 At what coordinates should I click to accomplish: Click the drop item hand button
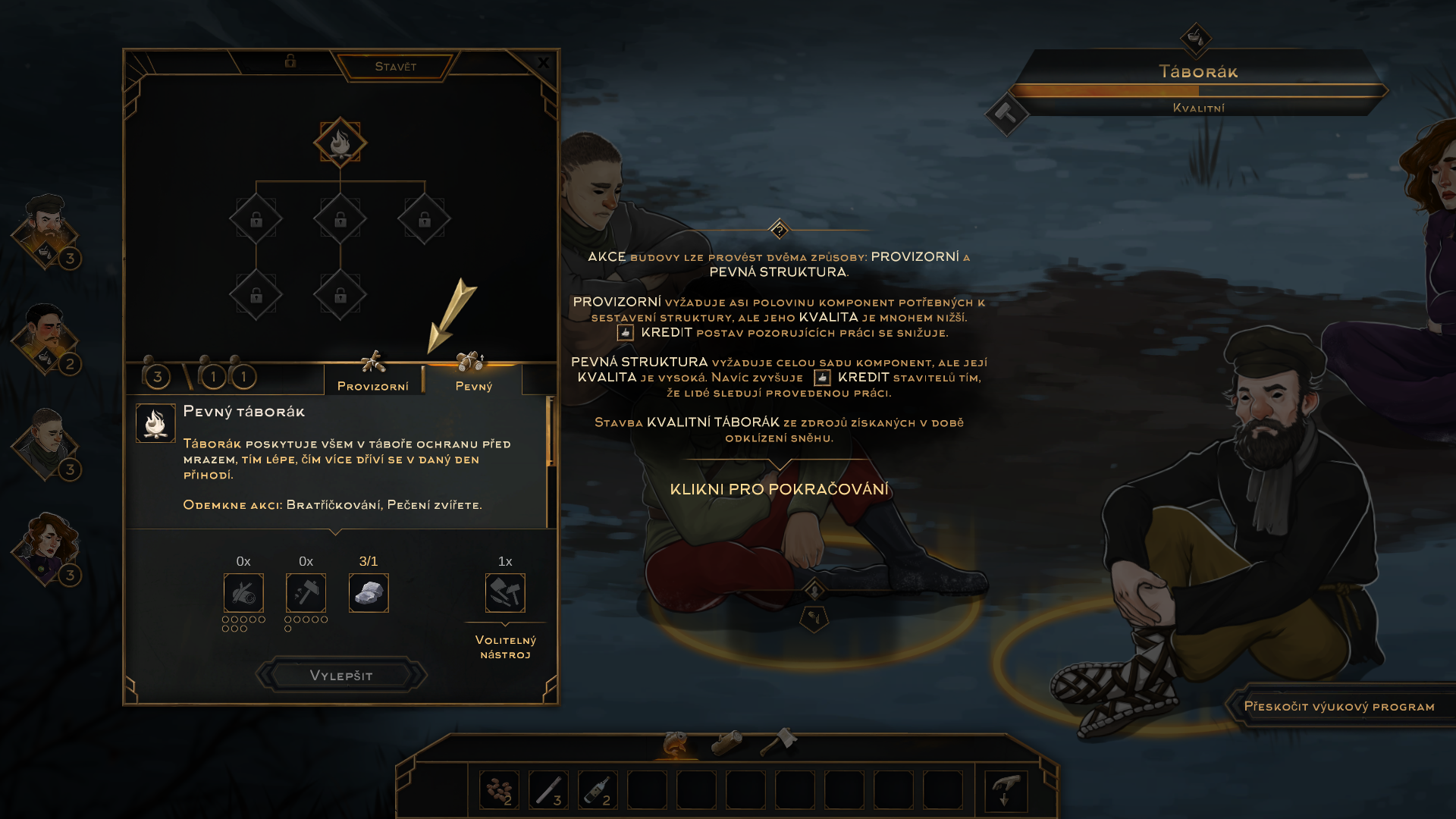[1006, 790]
